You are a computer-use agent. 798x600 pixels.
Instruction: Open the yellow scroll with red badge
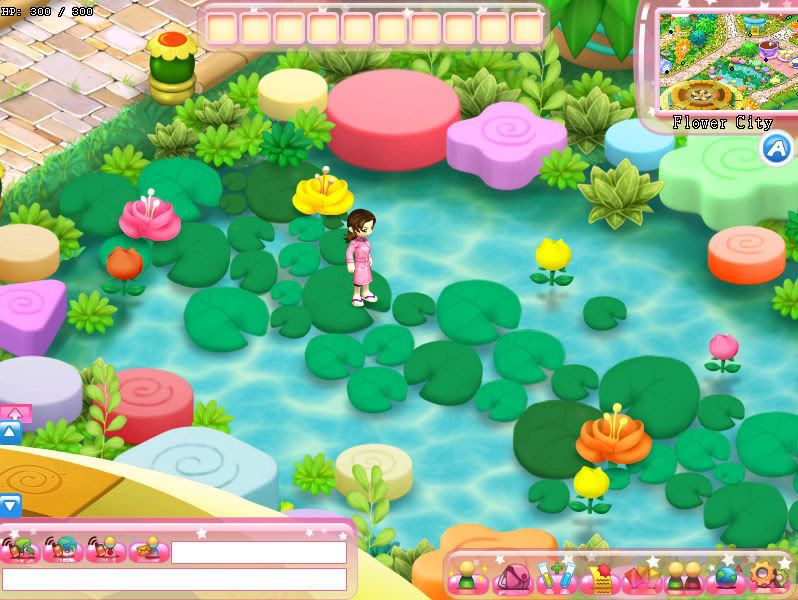600,577
